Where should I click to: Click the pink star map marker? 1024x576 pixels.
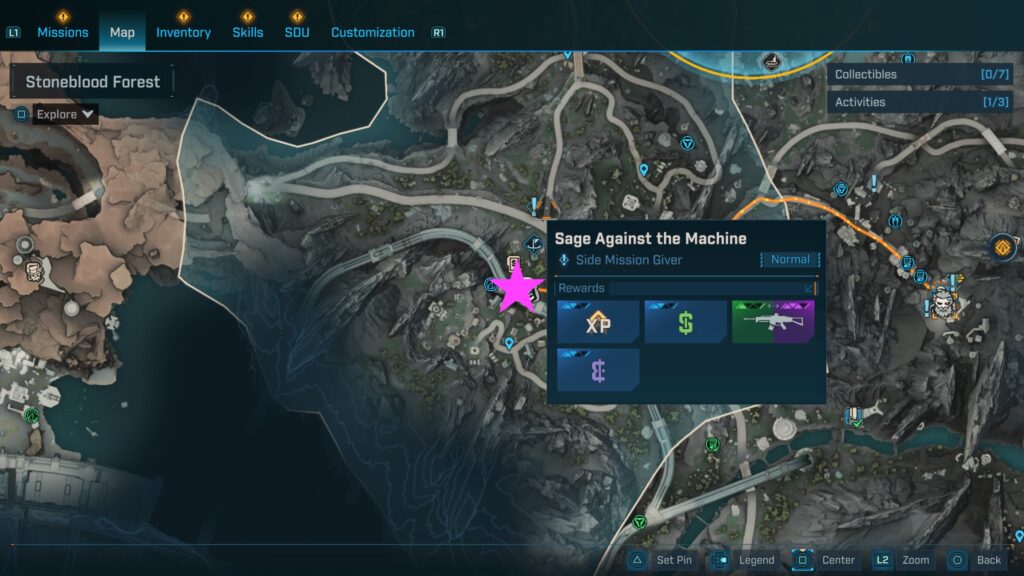(x=518, y=289)
